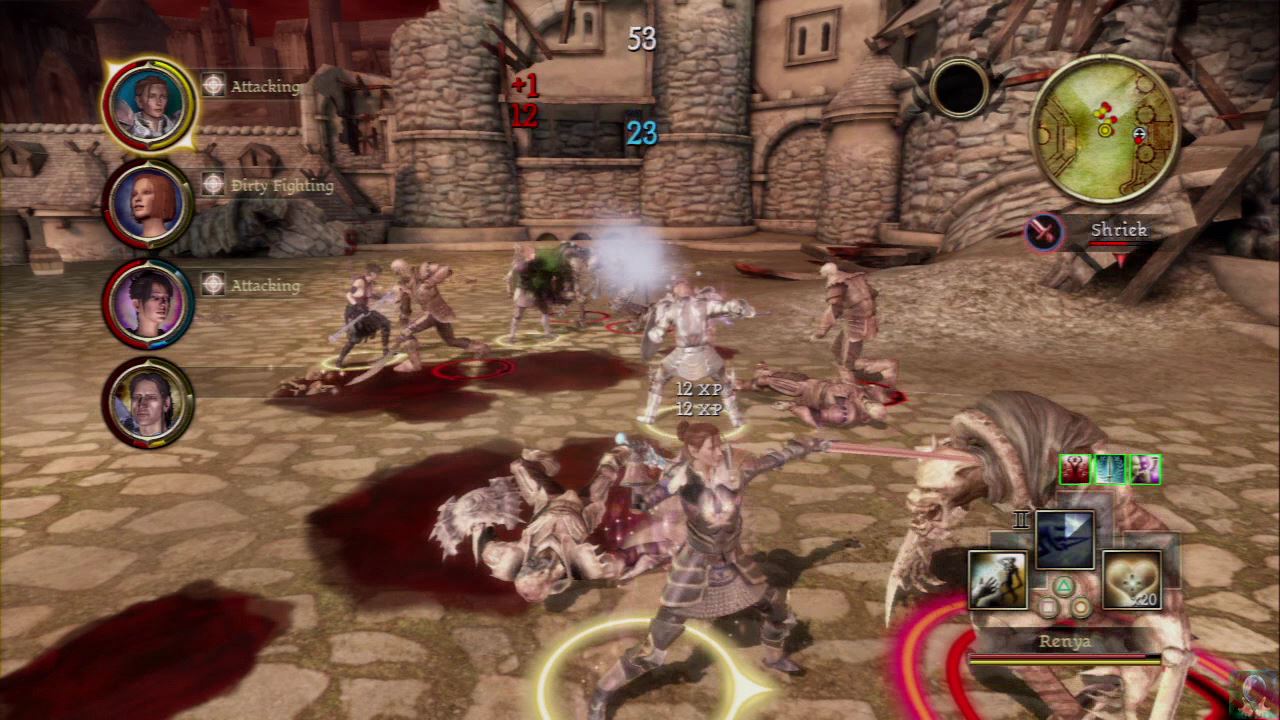
Task: Inspect the red status effect icon
Action: coord(1075,469)
